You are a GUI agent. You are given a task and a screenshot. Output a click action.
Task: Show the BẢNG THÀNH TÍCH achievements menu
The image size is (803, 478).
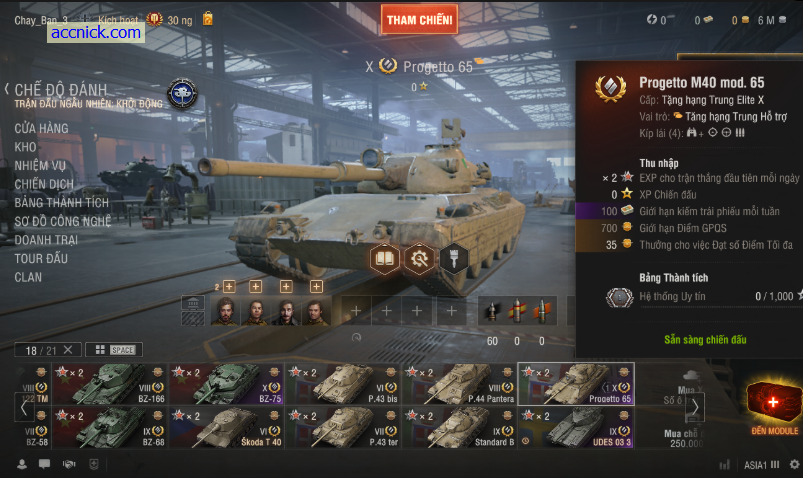tap(61, 203)
